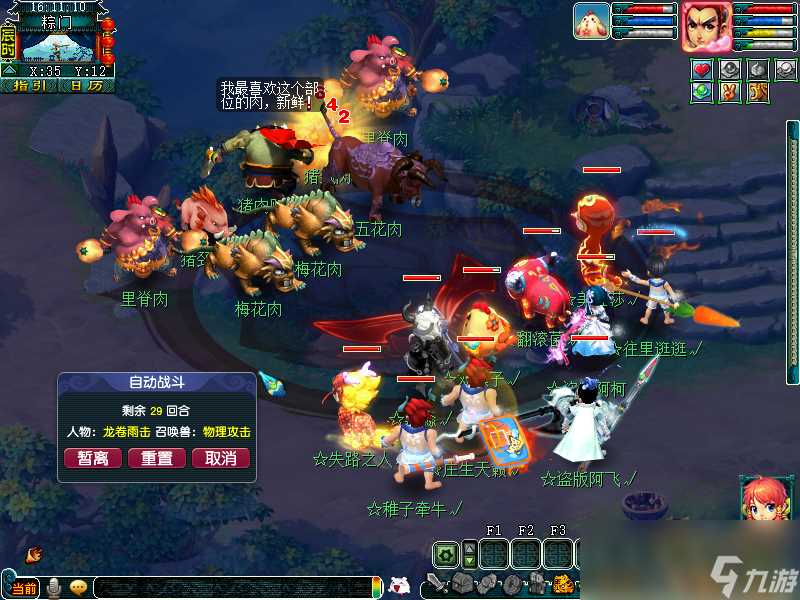Click the rabbit status icon
Image resolution: width=800 pixels, height=600 pixels.
729,92
